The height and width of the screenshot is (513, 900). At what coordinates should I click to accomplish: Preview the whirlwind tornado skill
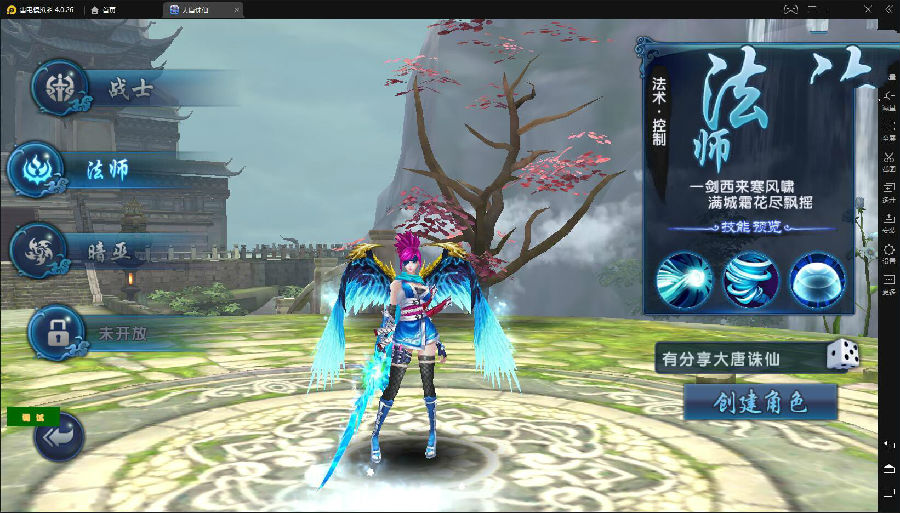[x=751, y=279]
